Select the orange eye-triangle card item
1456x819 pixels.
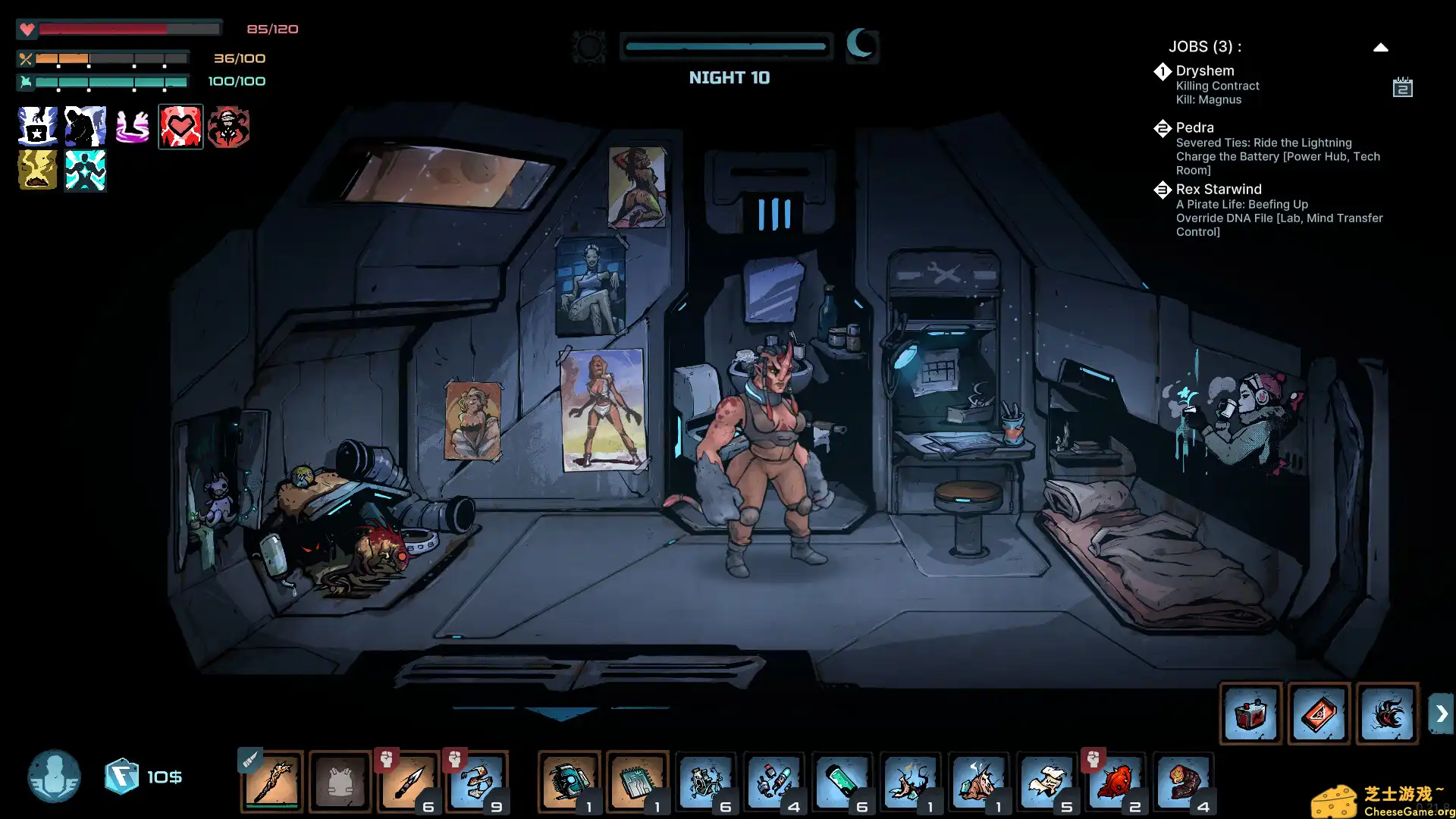1319,714
